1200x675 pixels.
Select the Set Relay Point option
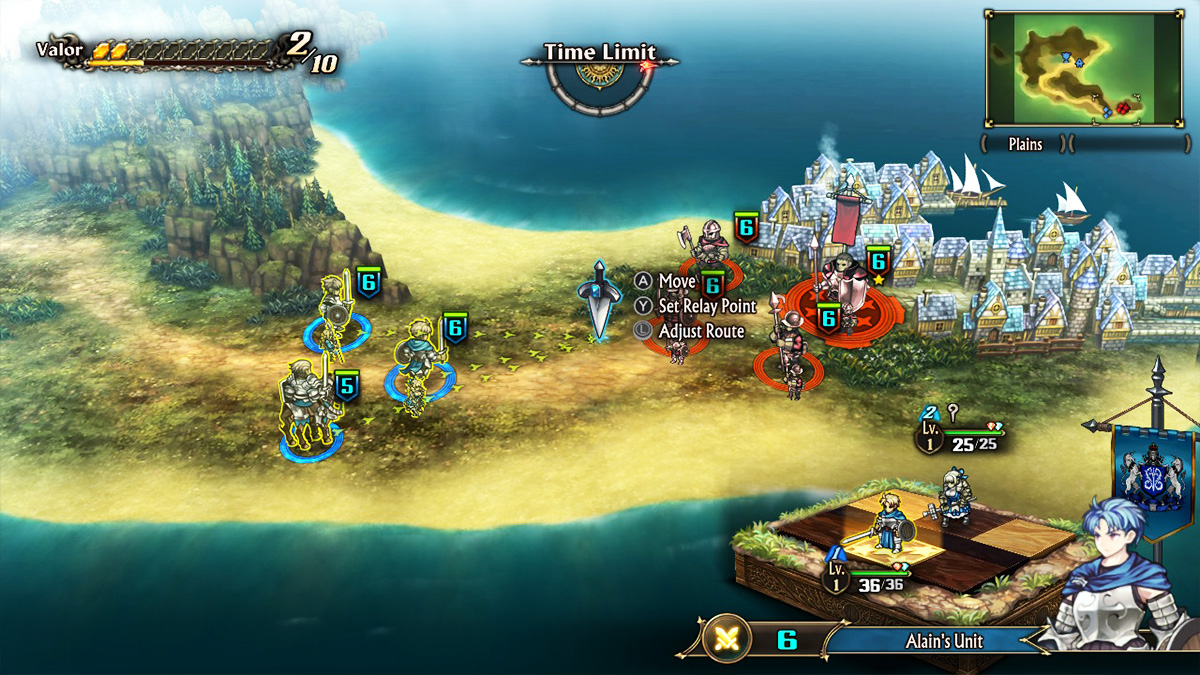click(x=706, y=306)
